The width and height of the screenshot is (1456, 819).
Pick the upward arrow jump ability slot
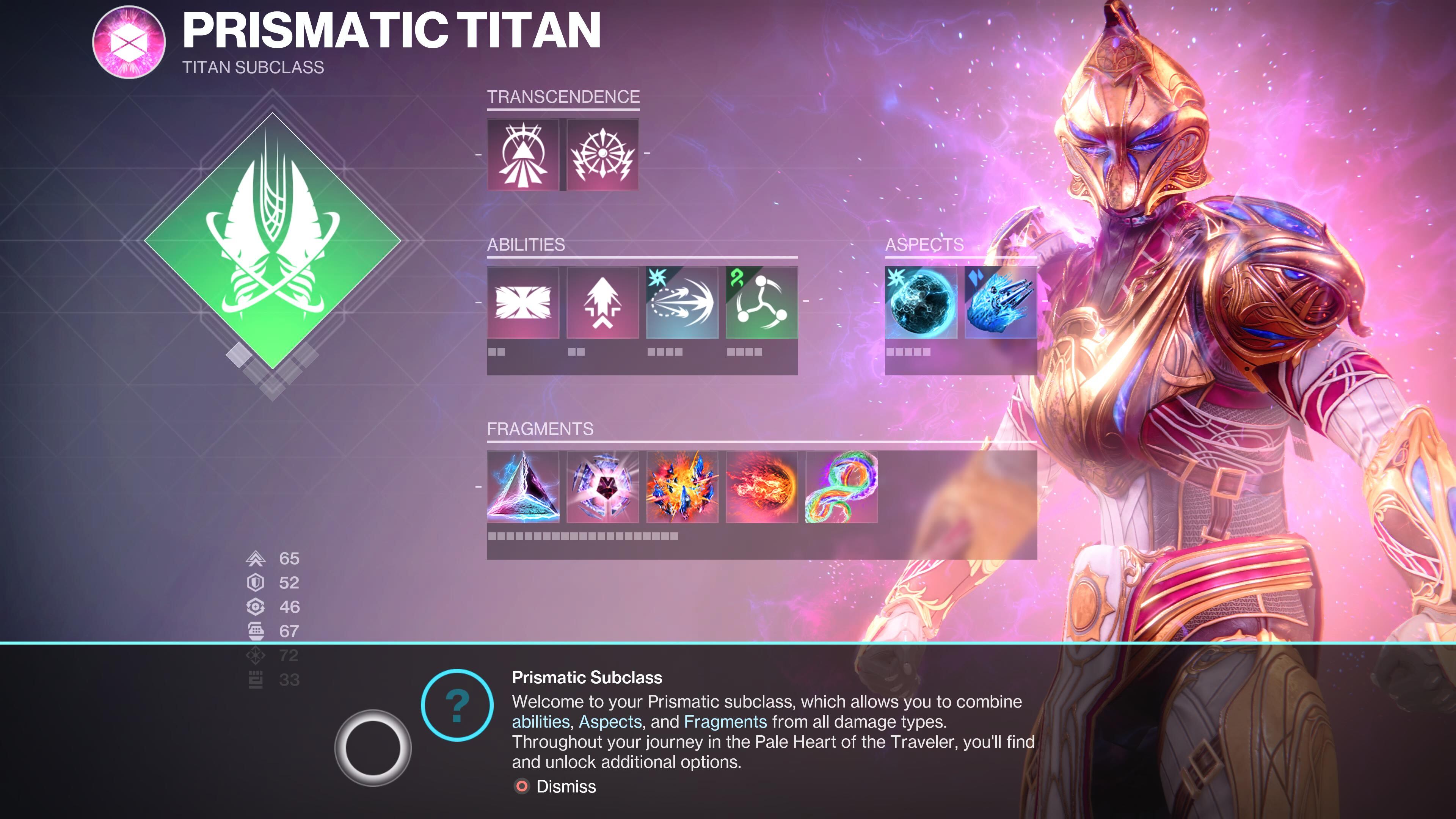pyautogui.click(x=602, y=303)
